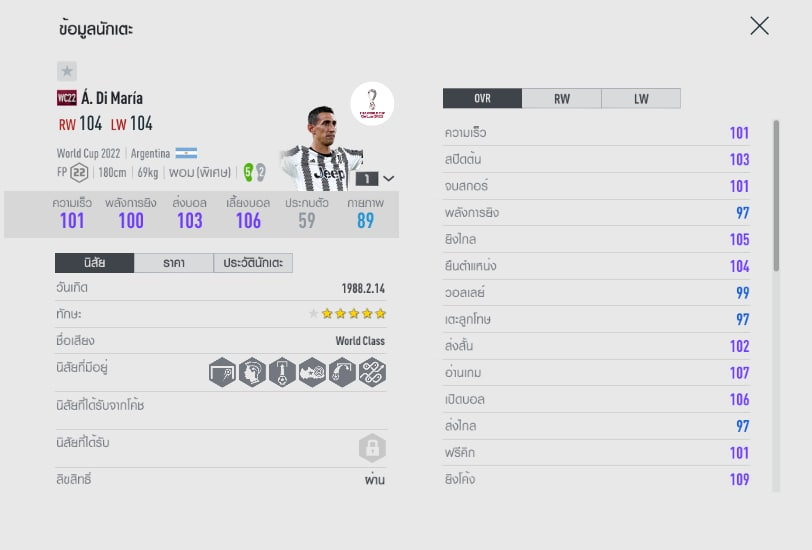
Task: Select the head-profile trait icon
Action: point(252,372)
